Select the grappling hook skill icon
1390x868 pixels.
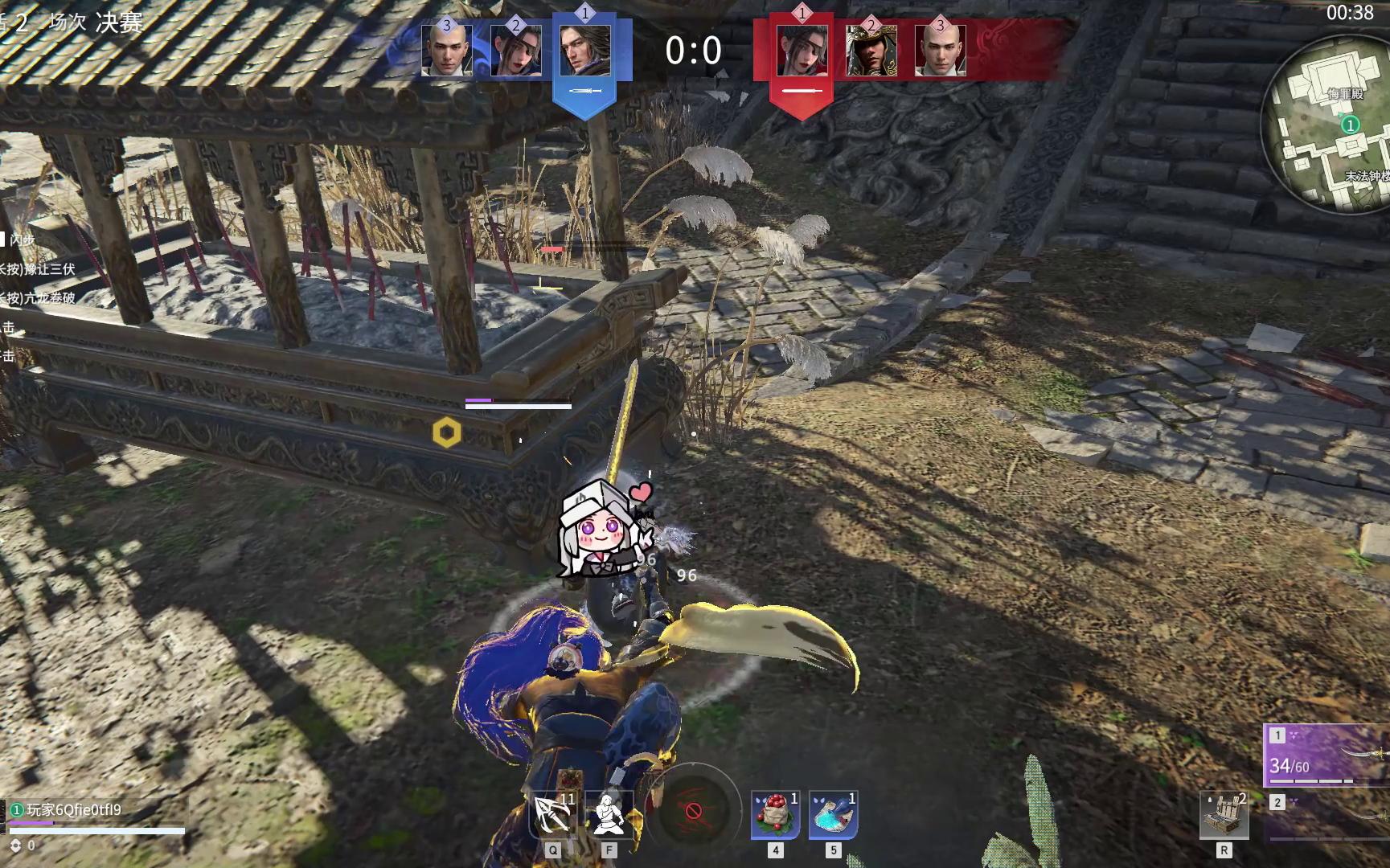point(553,815)
